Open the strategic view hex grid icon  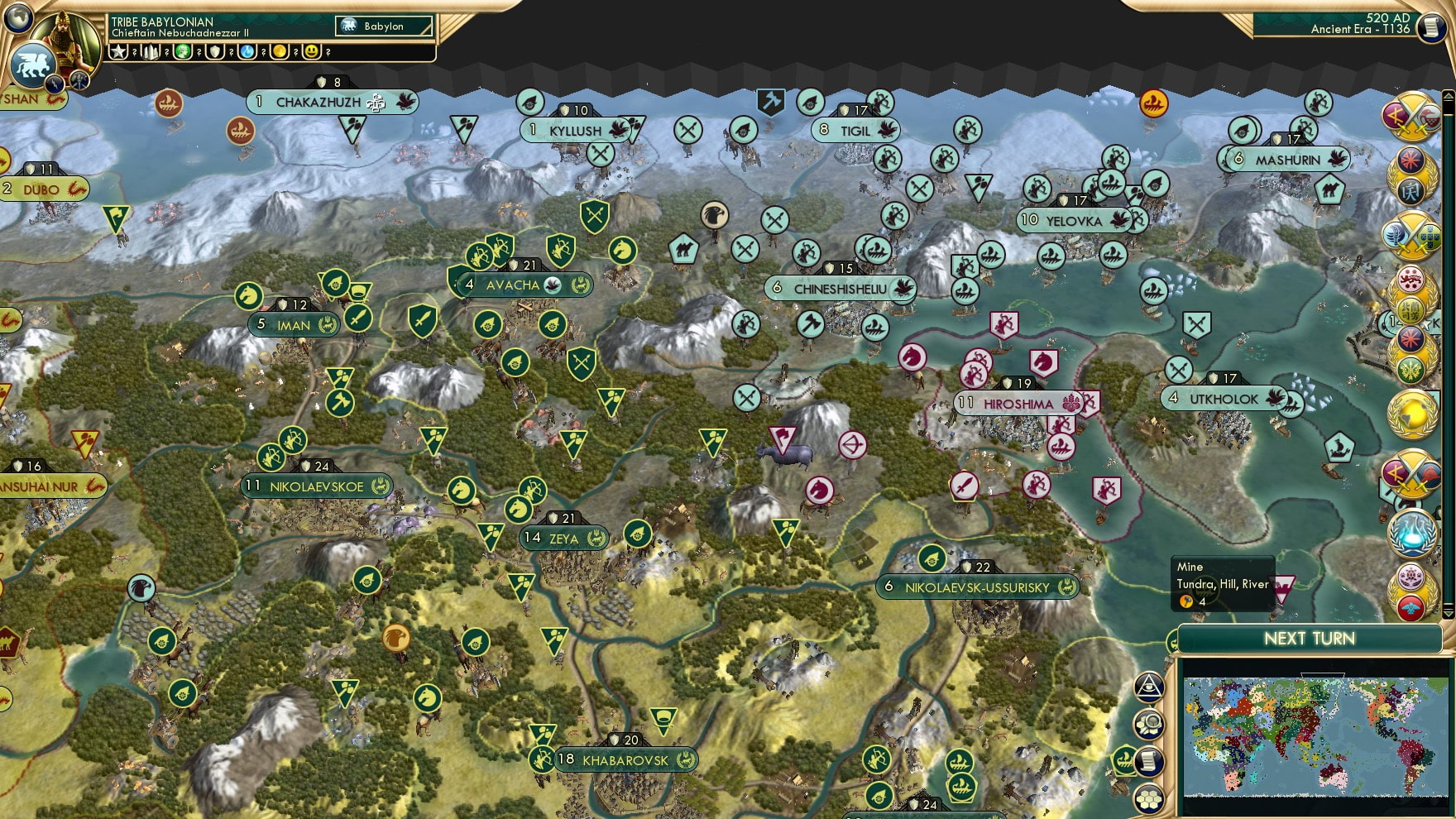tap(1148, 798)
